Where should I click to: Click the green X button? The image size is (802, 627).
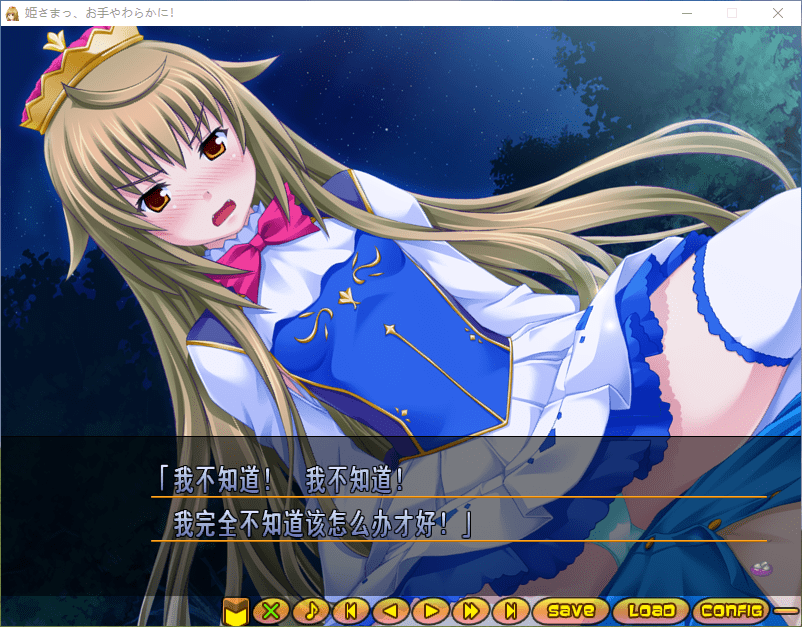269,610
